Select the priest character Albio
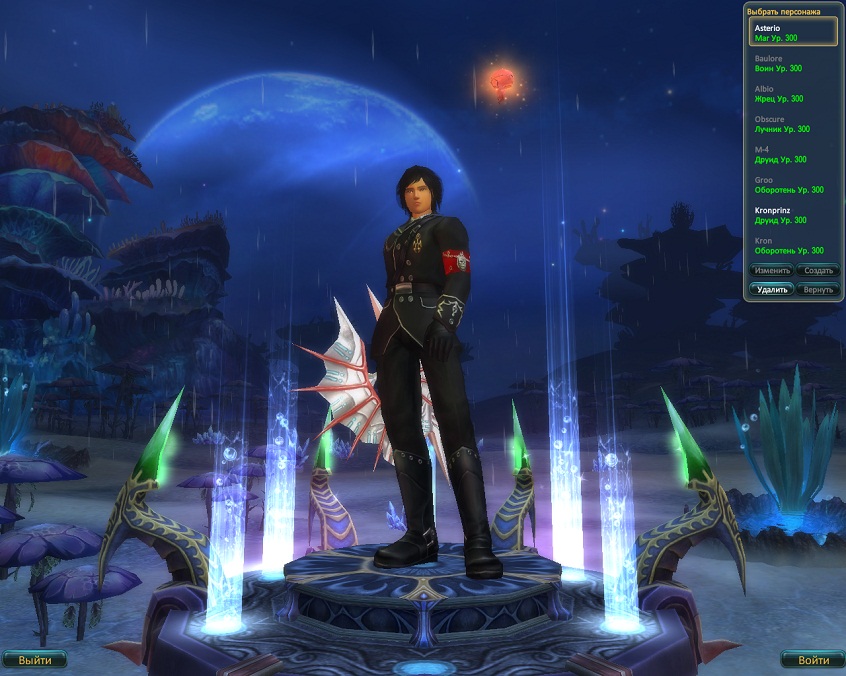Image resolution: width=846 pixels, height=676 pixels. [x=793, y=93]
